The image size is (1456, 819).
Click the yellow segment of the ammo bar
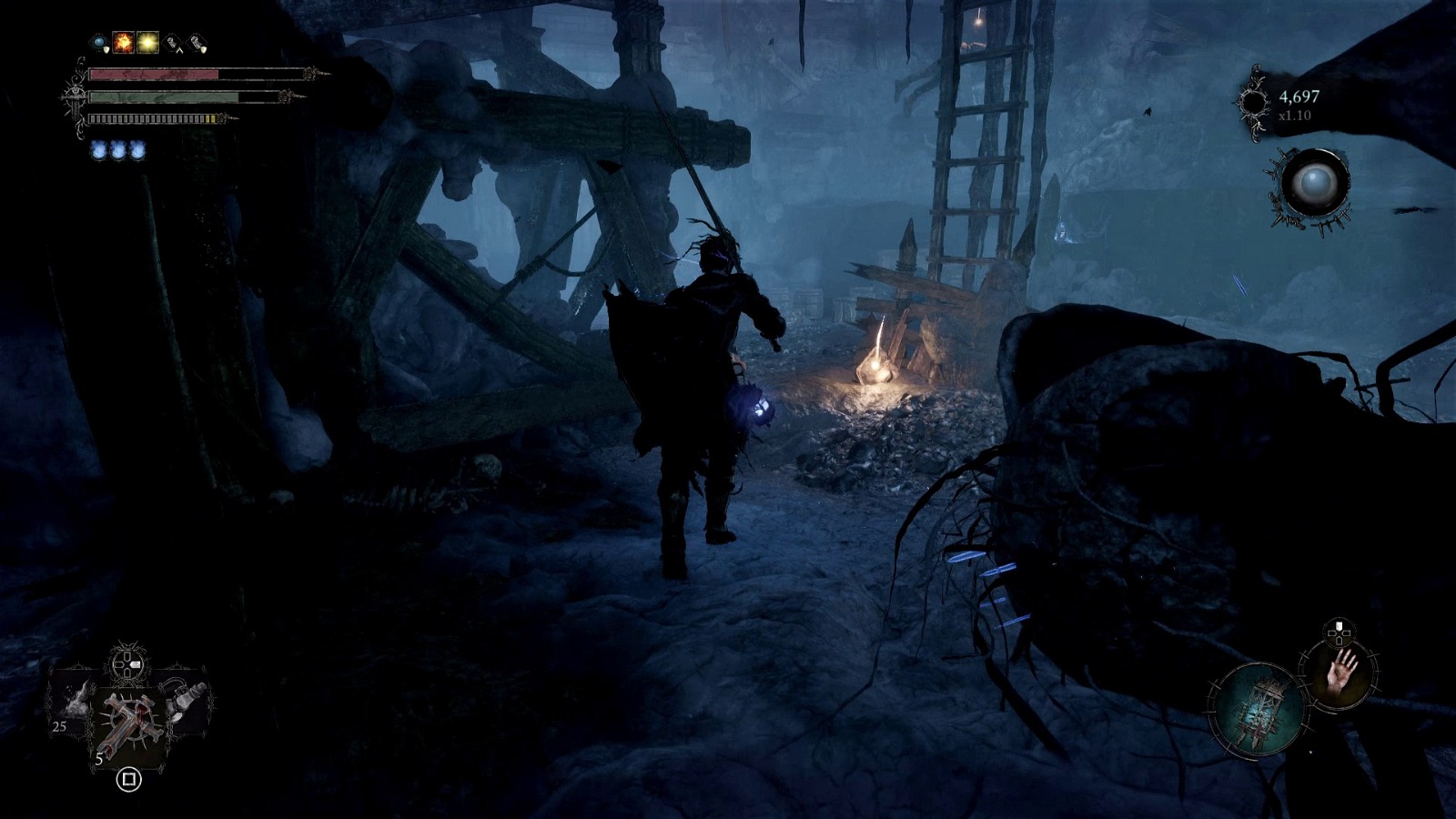click(210, 118)
